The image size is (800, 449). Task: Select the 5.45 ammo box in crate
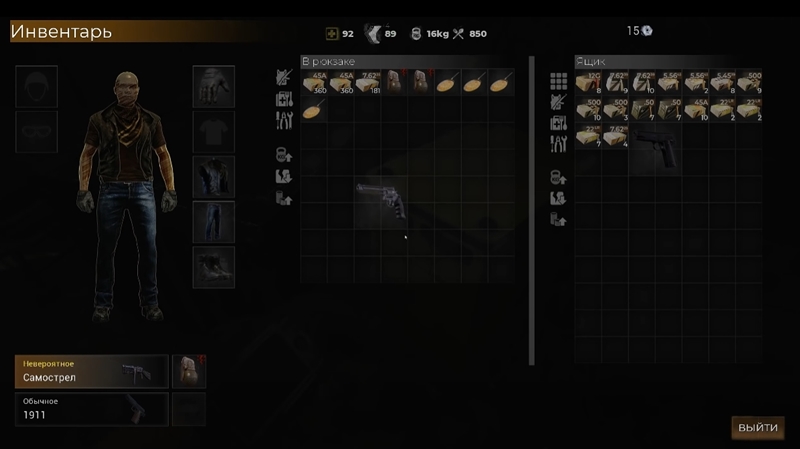tap(722, 82)
